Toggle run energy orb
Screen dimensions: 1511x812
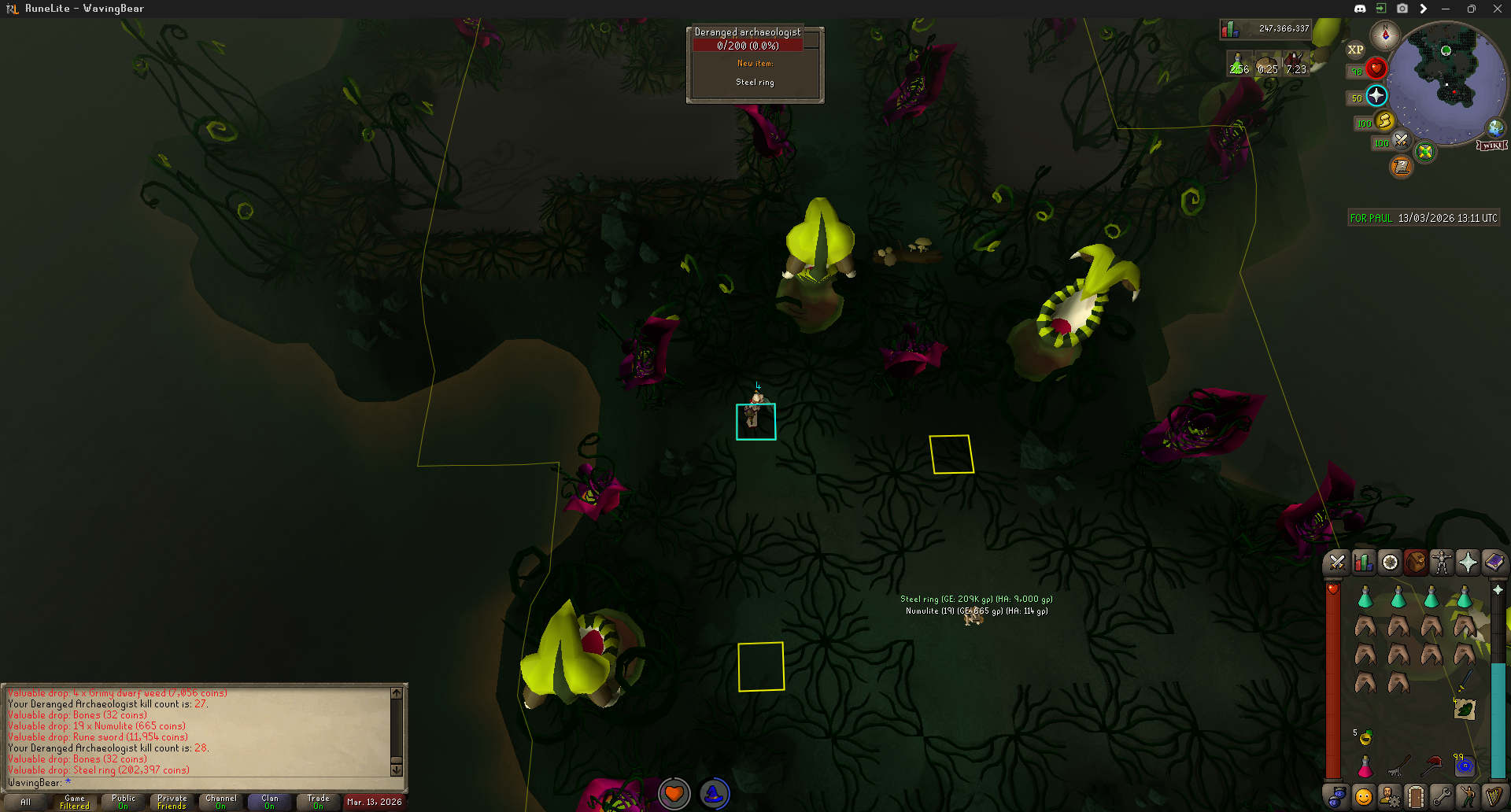tap(1384, 121)
